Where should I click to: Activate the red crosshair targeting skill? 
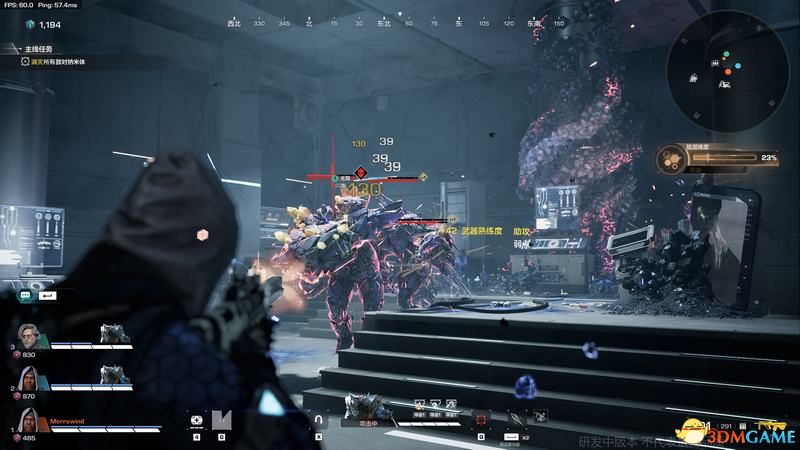482,420
